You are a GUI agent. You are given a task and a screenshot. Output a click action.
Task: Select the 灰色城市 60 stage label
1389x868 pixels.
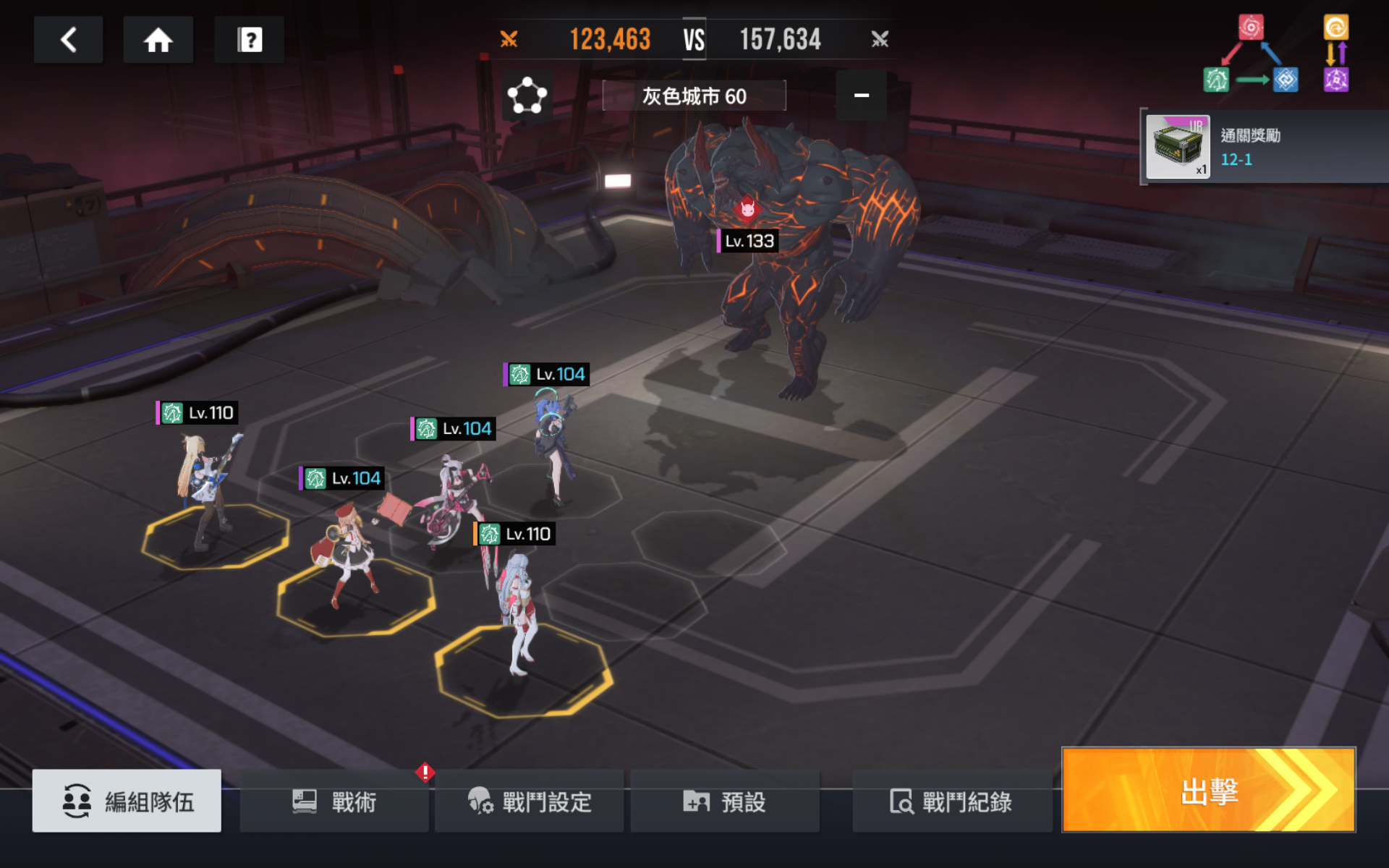click(694, 95)
